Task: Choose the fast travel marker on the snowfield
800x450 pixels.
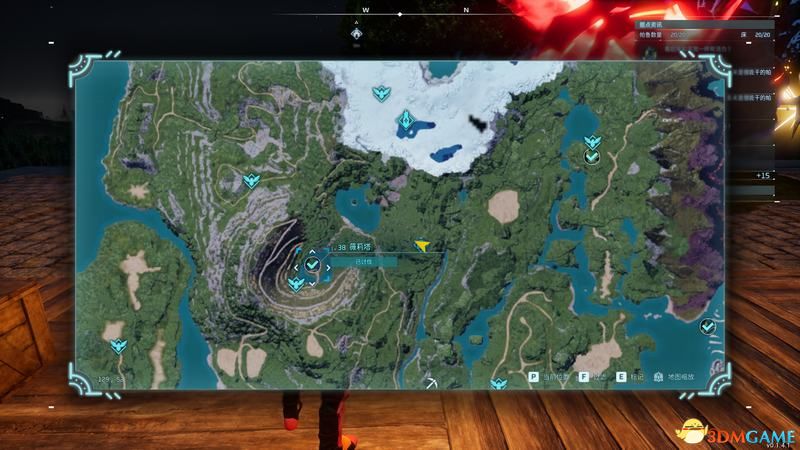Action: coord(381,93)
